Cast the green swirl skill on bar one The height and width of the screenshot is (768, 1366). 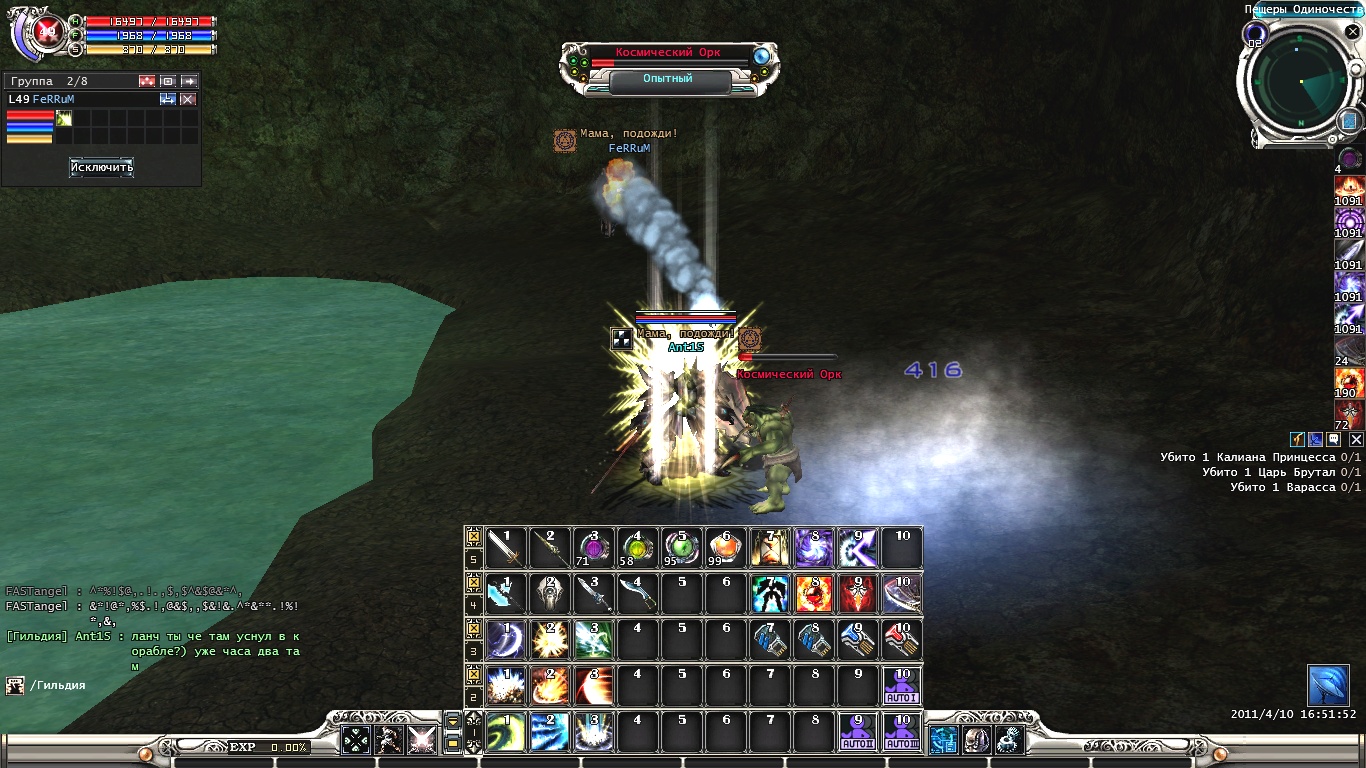pyautogui.click(x=506, y=732)
